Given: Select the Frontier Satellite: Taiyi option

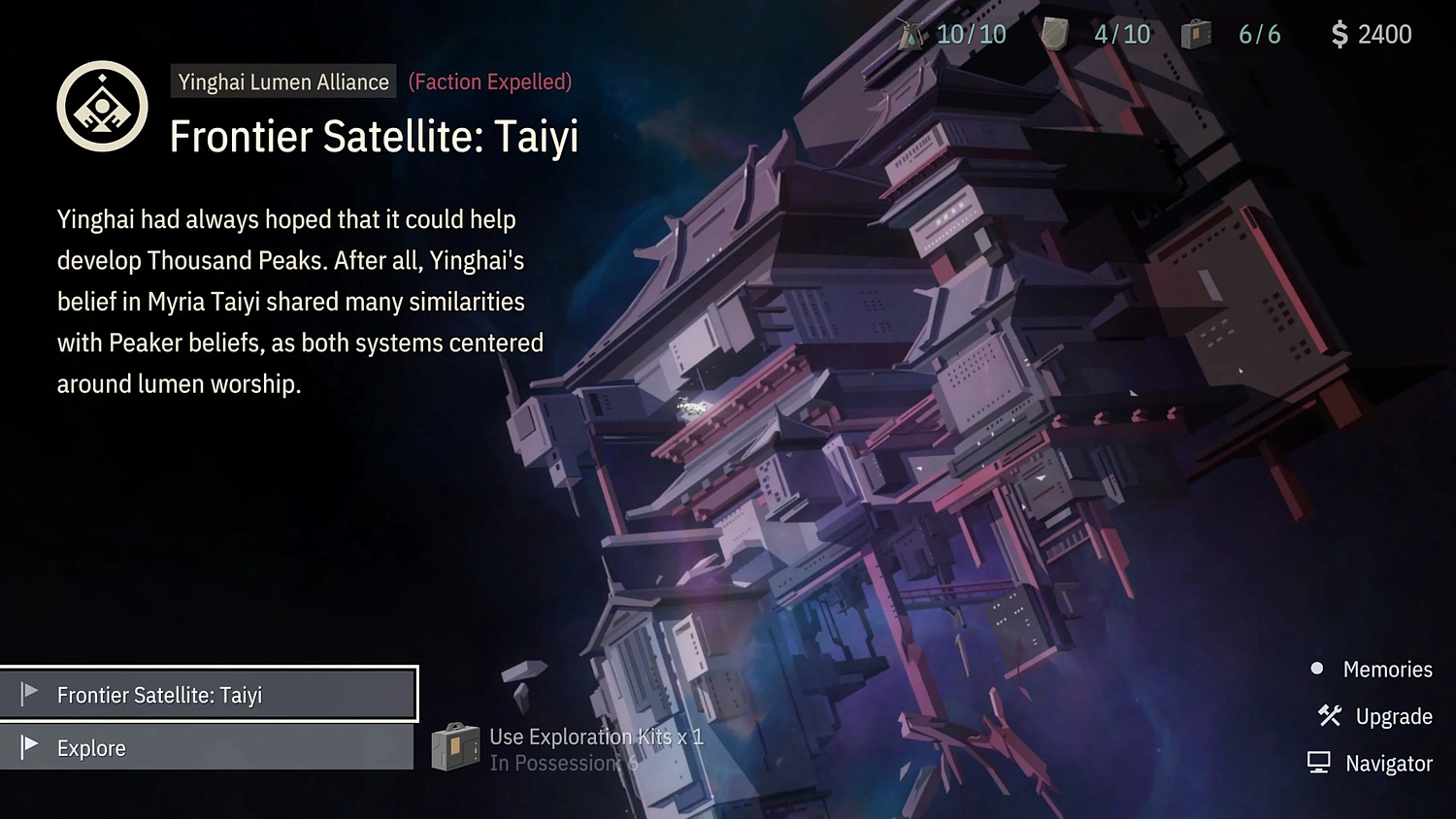Looking at the screenshot, I should point(208,695).
